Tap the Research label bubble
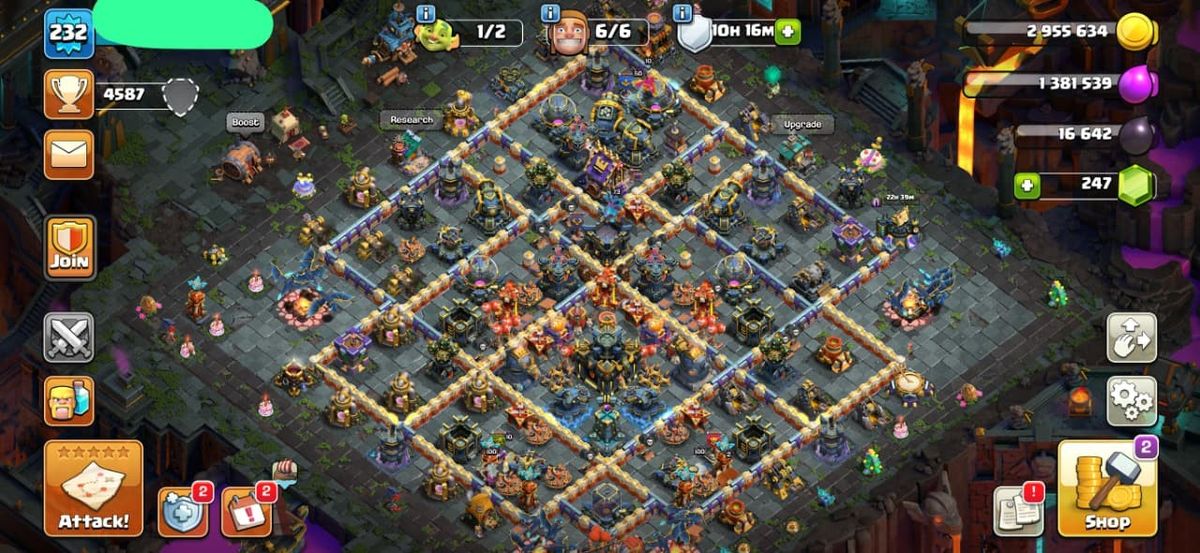 coord(411,120)
